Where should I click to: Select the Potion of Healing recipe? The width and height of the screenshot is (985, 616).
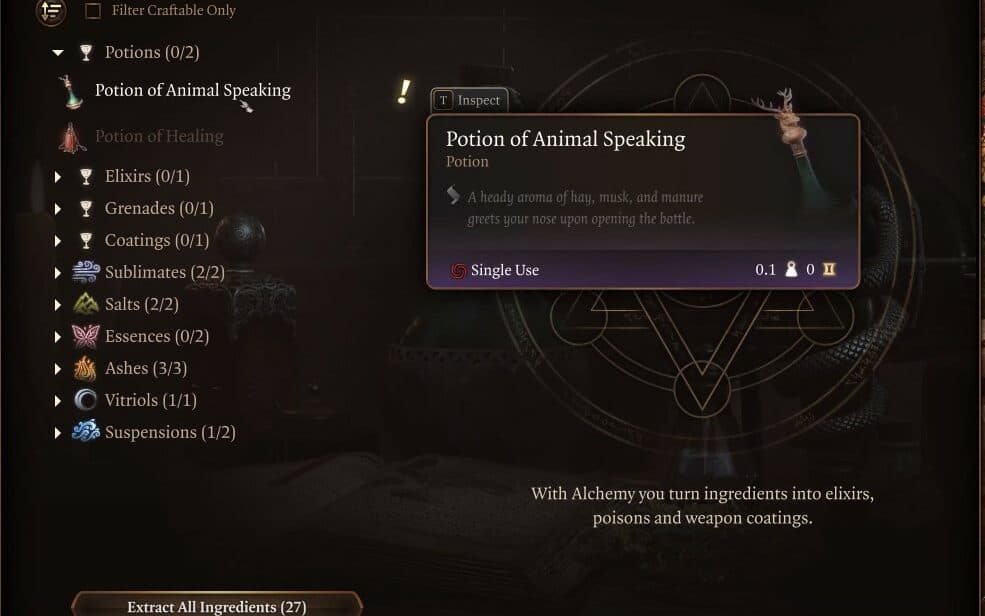pyautogui.click(x=158, y=136)
